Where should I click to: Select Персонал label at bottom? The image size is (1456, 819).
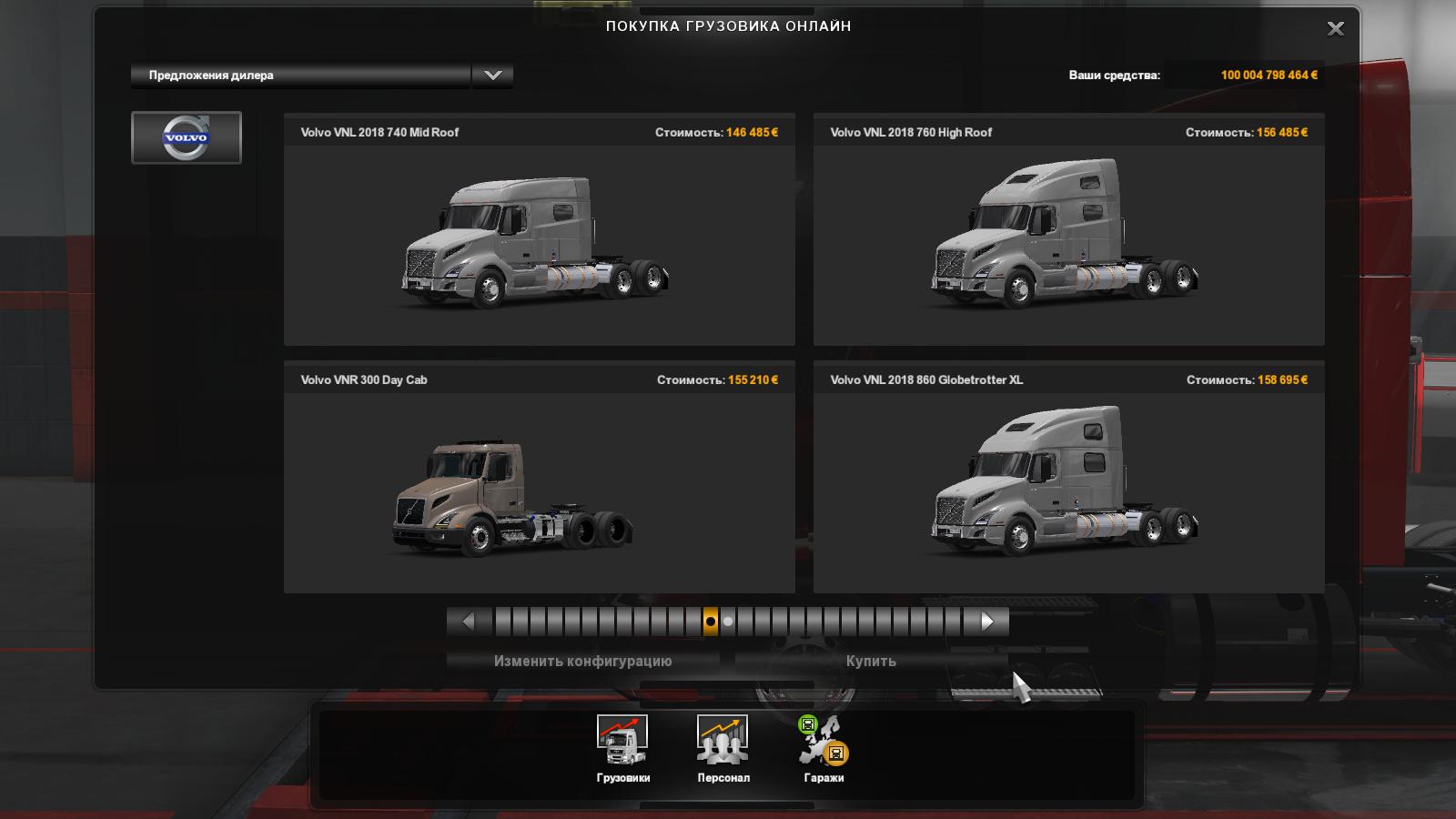pos(722,779)
